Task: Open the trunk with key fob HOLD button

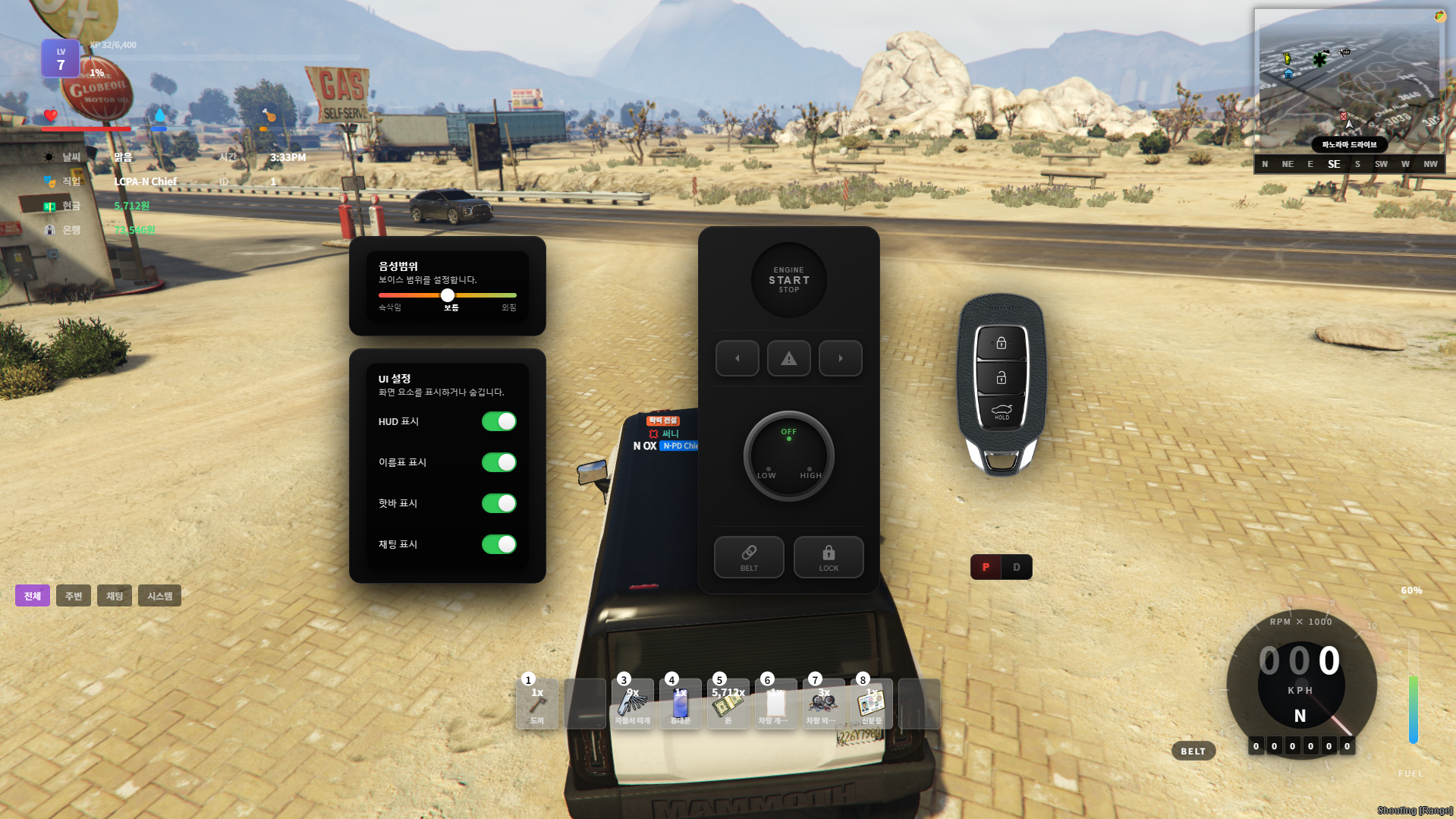Action: pos(1001,412)
